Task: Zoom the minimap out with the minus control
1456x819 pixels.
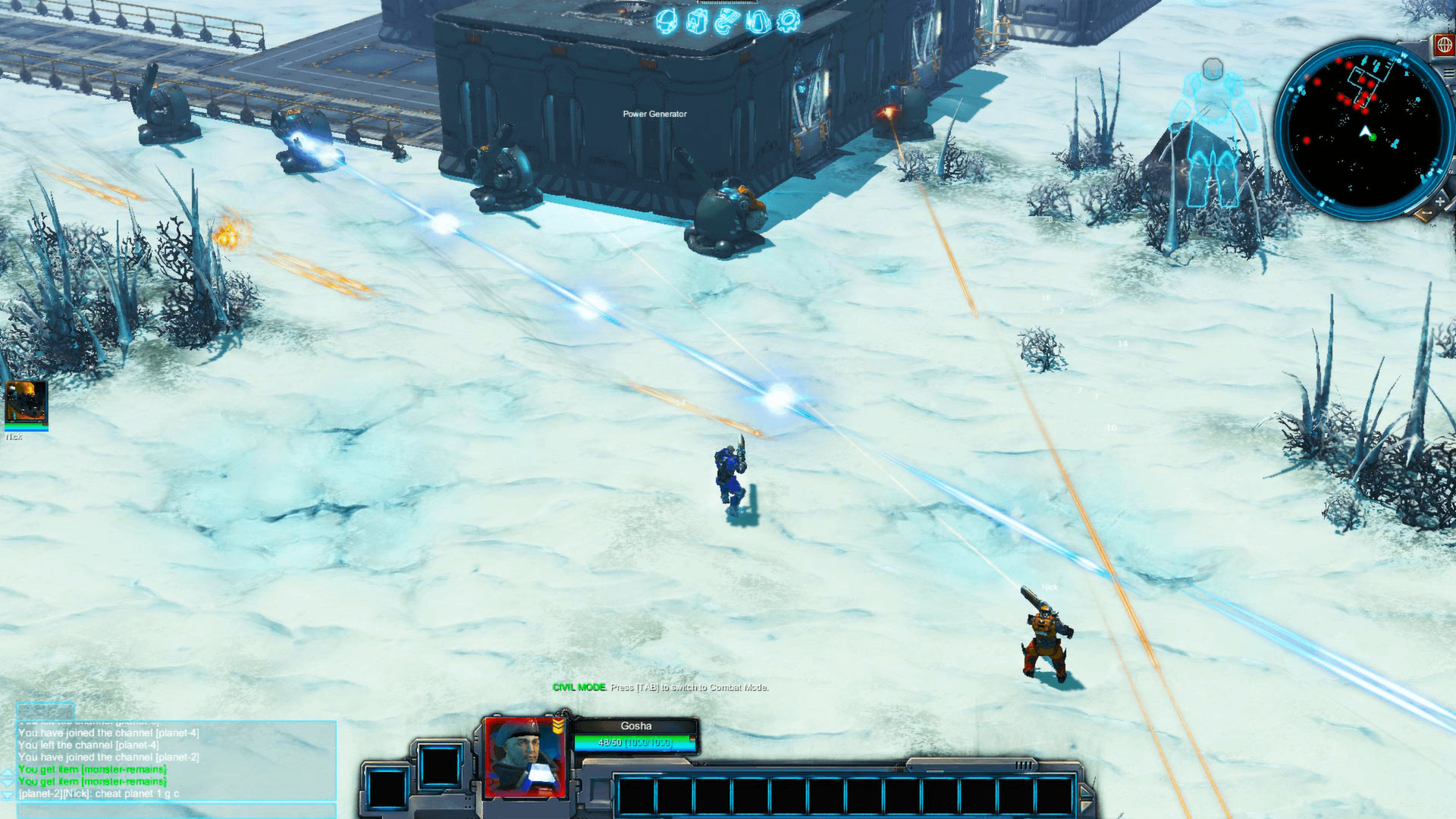Action: coord(1426,212)
